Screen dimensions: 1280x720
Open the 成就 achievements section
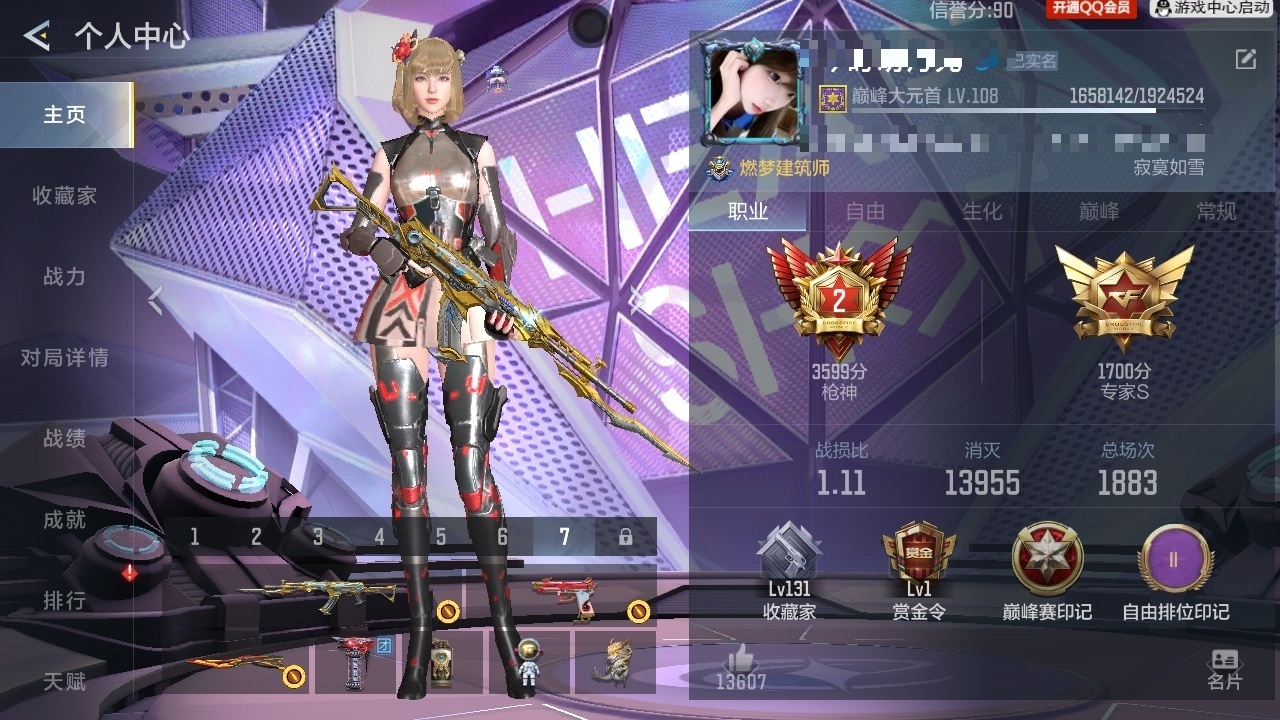(65, 520)
